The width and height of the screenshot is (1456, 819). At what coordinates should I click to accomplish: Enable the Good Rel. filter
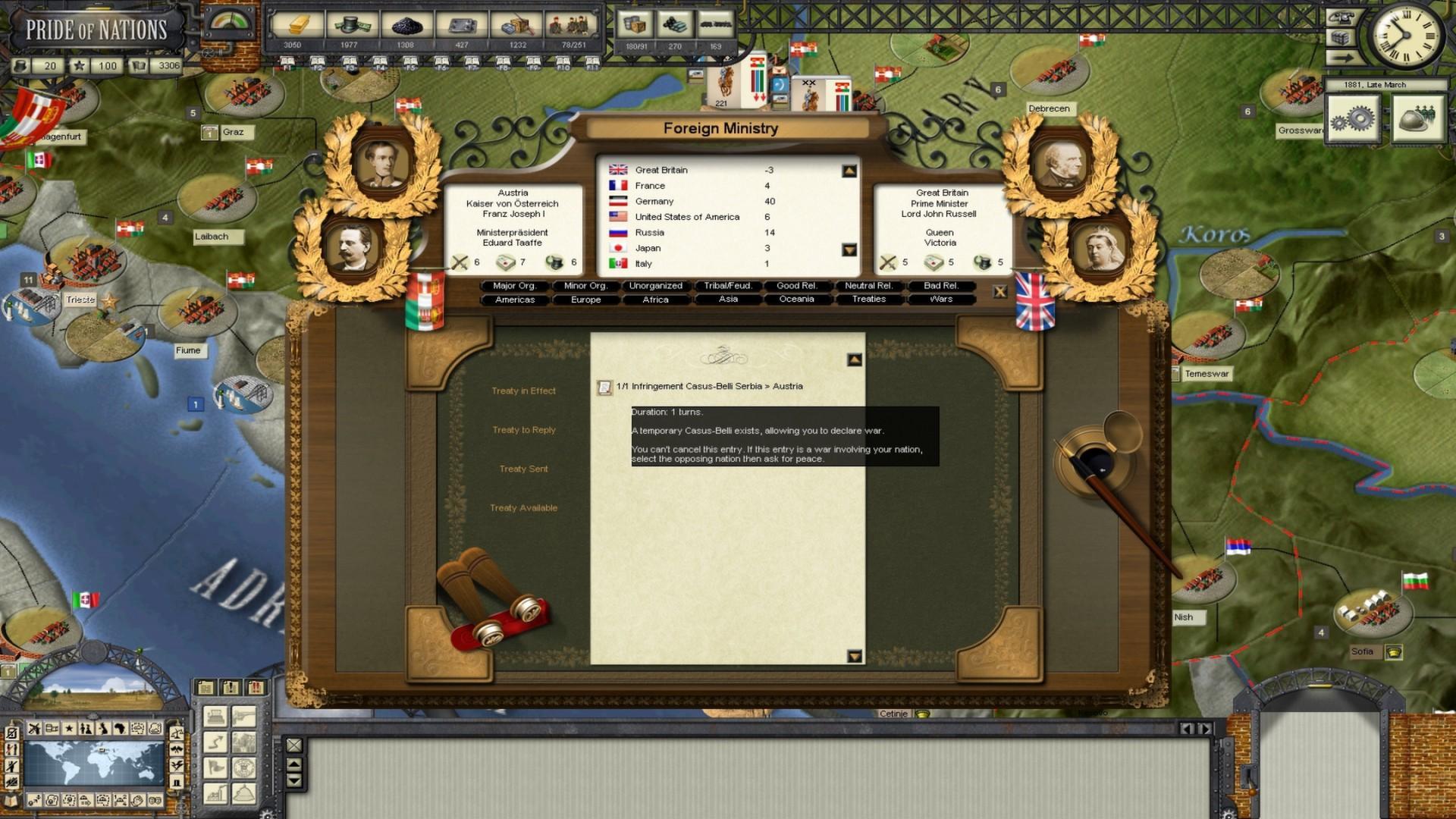tap(796, 286)
